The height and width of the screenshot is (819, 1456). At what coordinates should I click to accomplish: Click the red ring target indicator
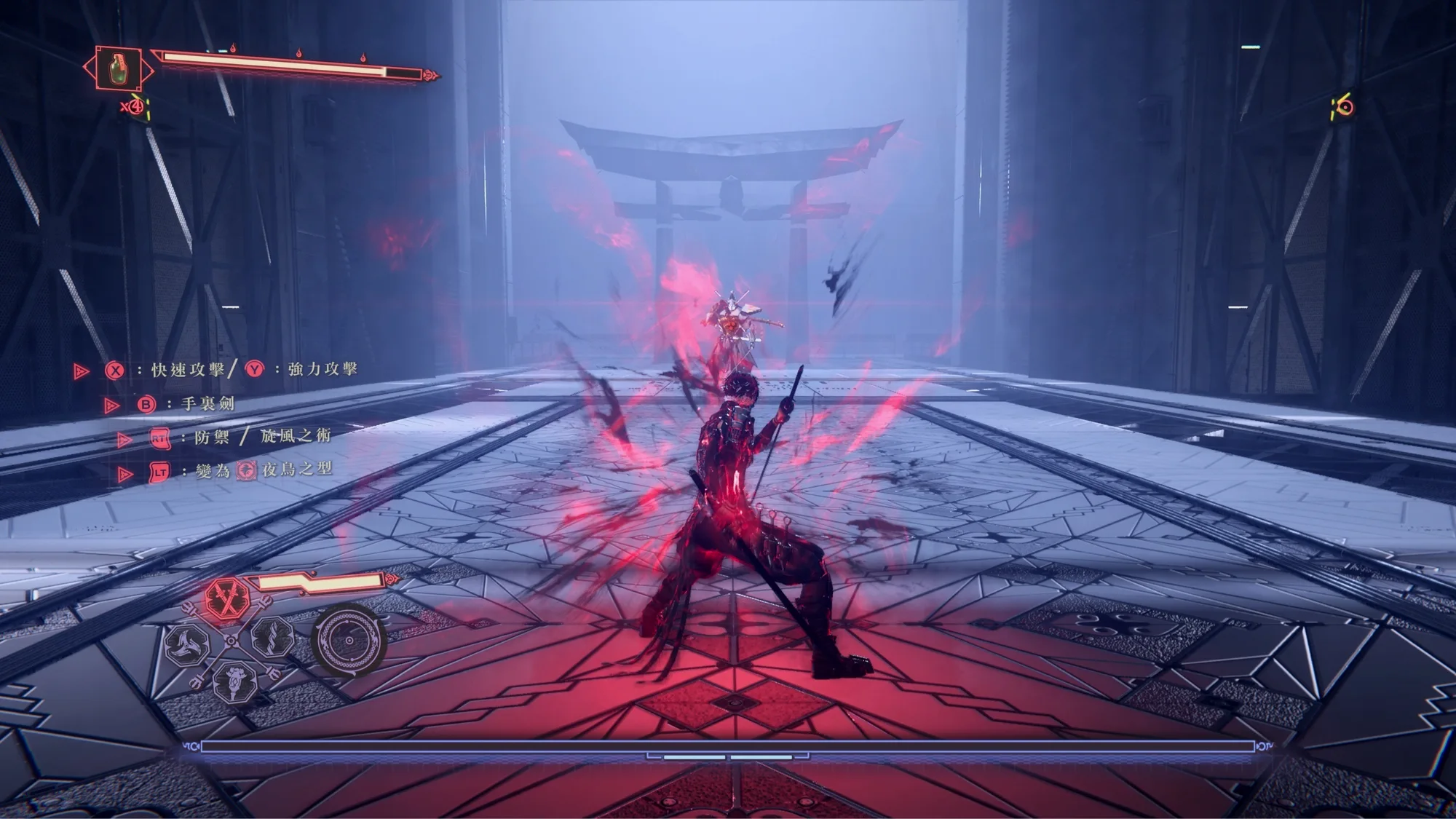(1345, 108)
